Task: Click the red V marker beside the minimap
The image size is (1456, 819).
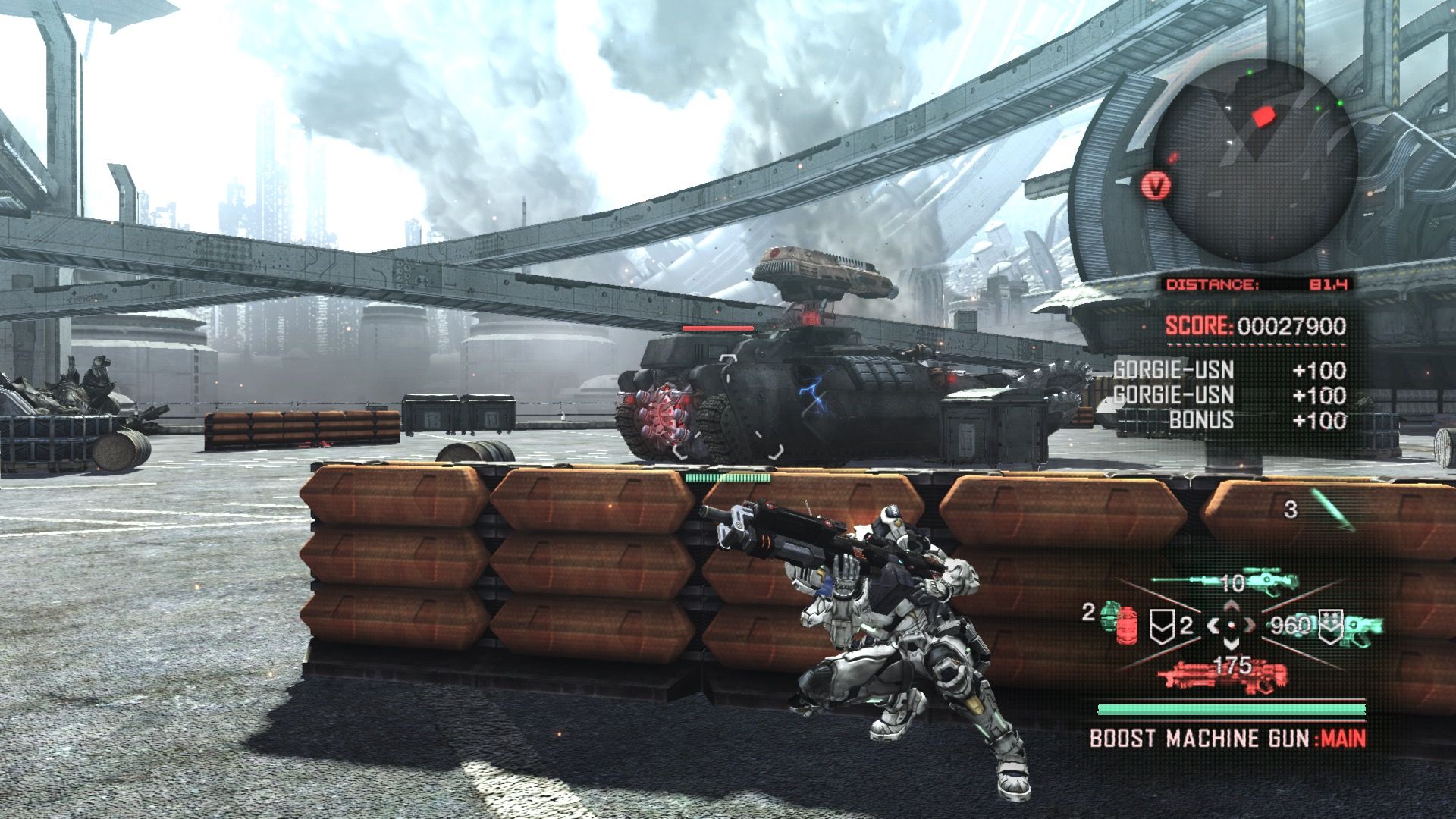Action: [x=1156, y=185]
